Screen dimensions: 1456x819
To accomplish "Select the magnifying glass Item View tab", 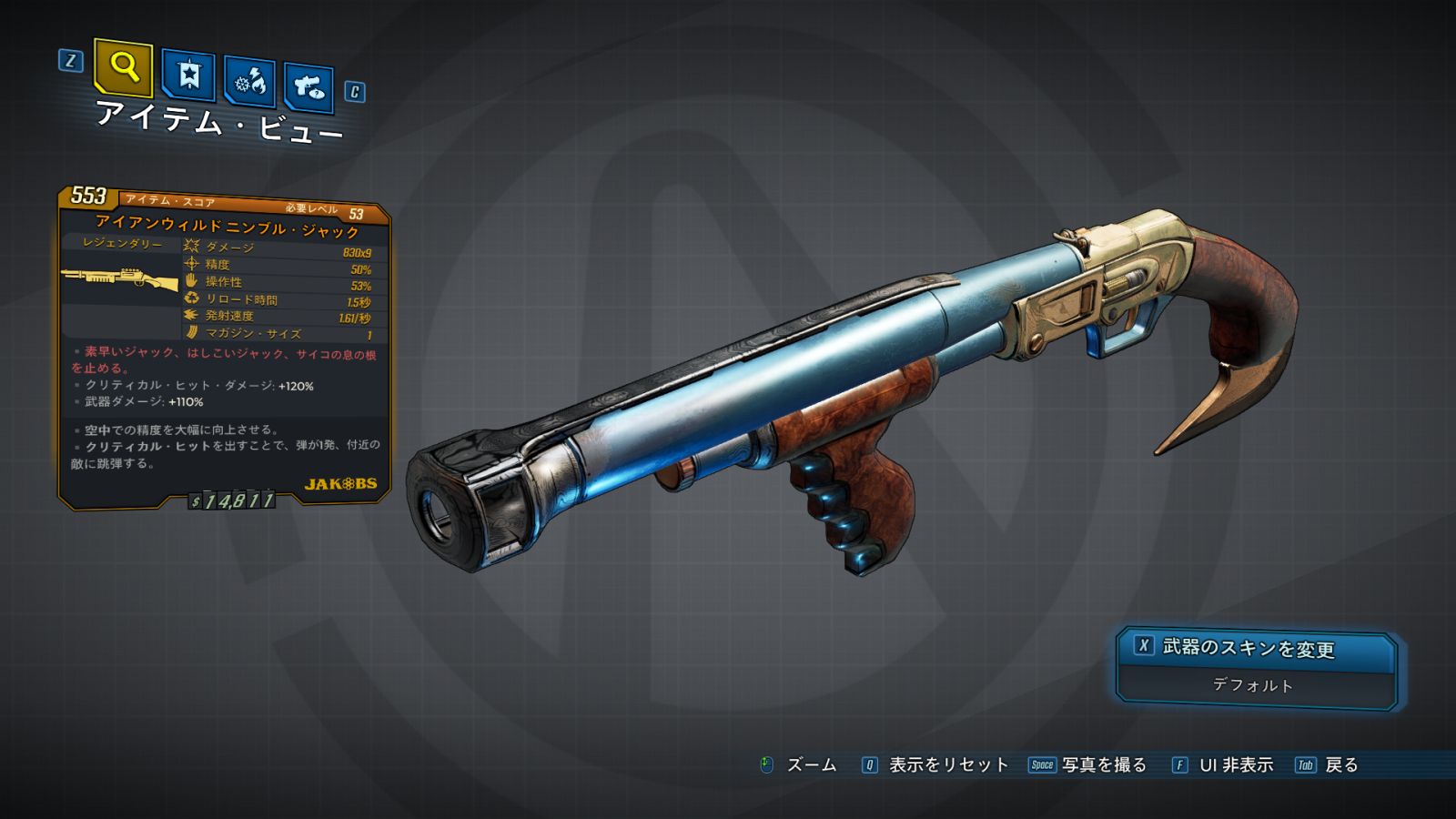I will 124,67.
